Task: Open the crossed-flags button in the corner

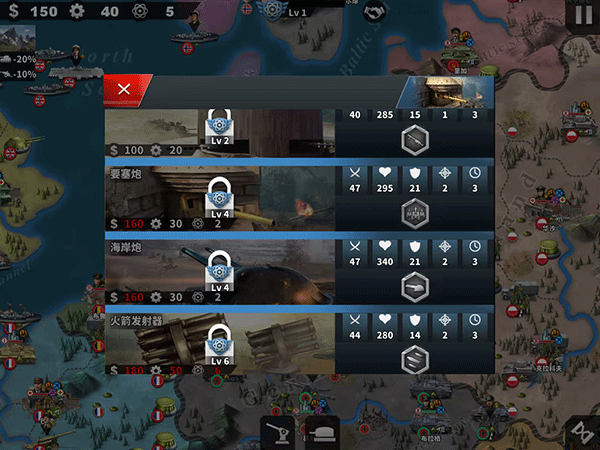Action: (x=579, y=431)
